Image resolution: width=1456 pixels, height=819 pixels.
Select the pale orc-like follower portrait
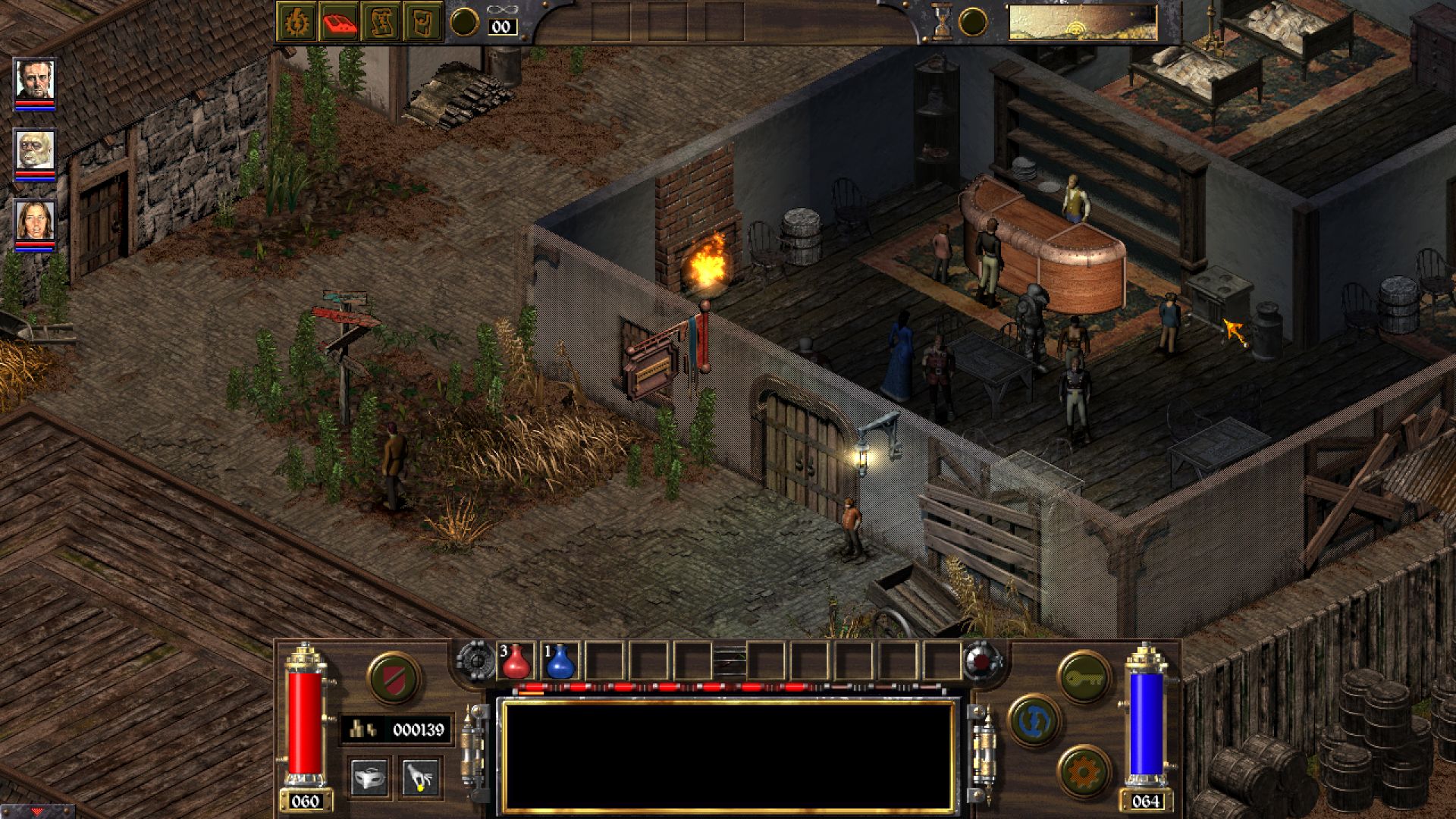click(x=35, y=151)
